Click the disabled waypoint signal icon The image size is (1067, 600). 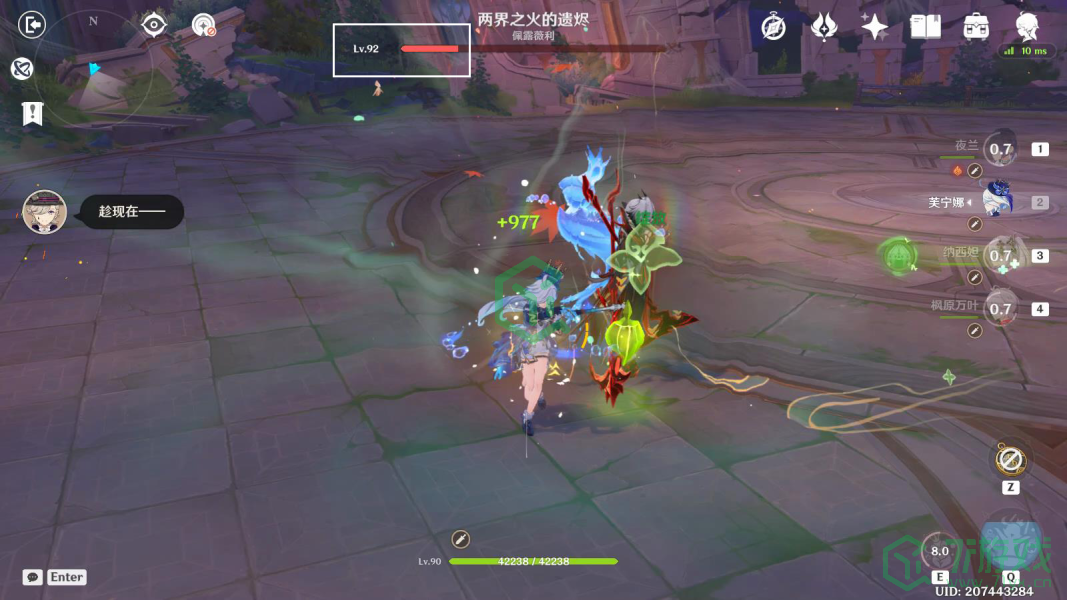coord(204,25)
